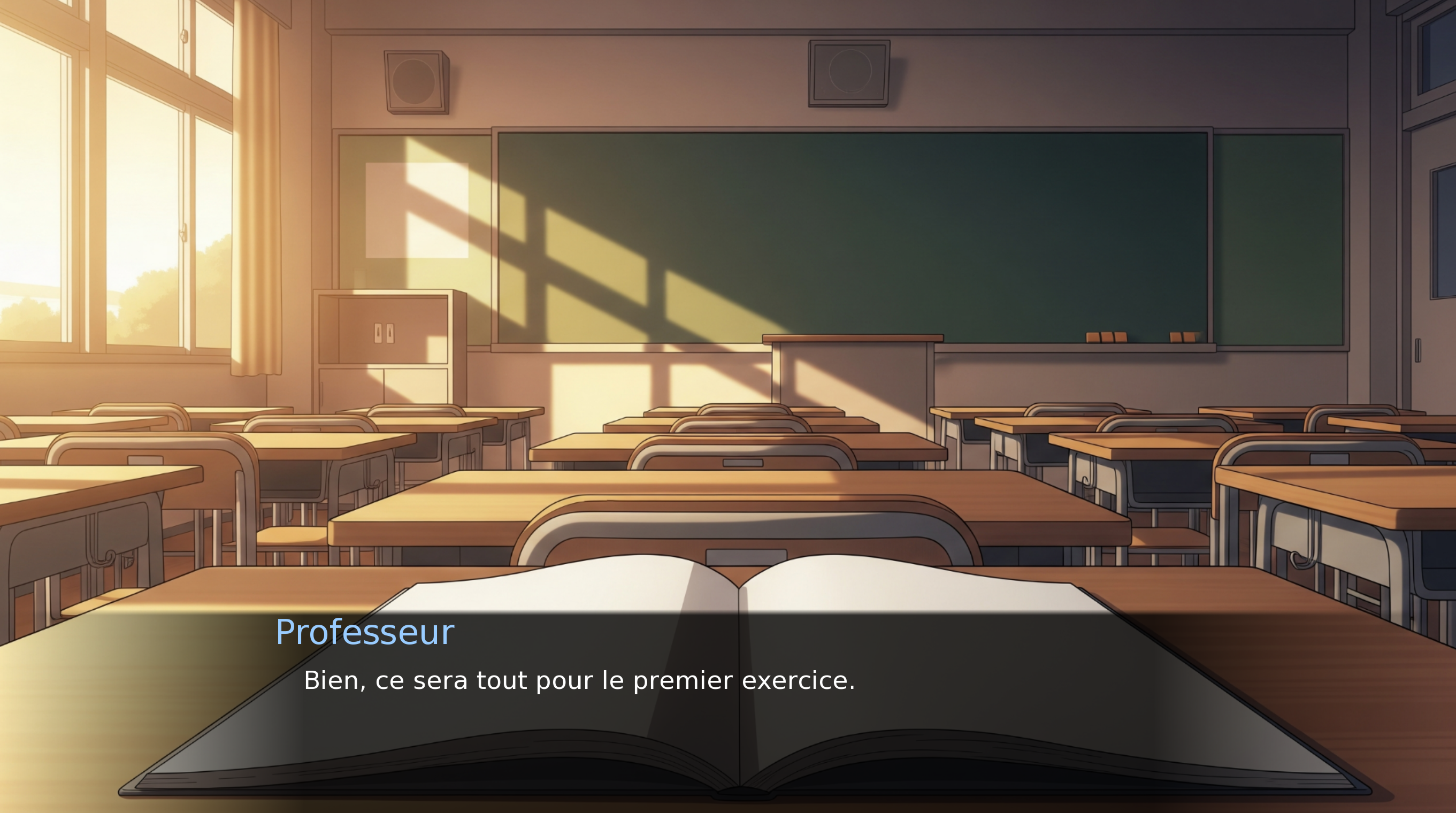The image size is (1456, 813).
Task: Click the blackboard eraser on the tray
Action: [1182, 338]
